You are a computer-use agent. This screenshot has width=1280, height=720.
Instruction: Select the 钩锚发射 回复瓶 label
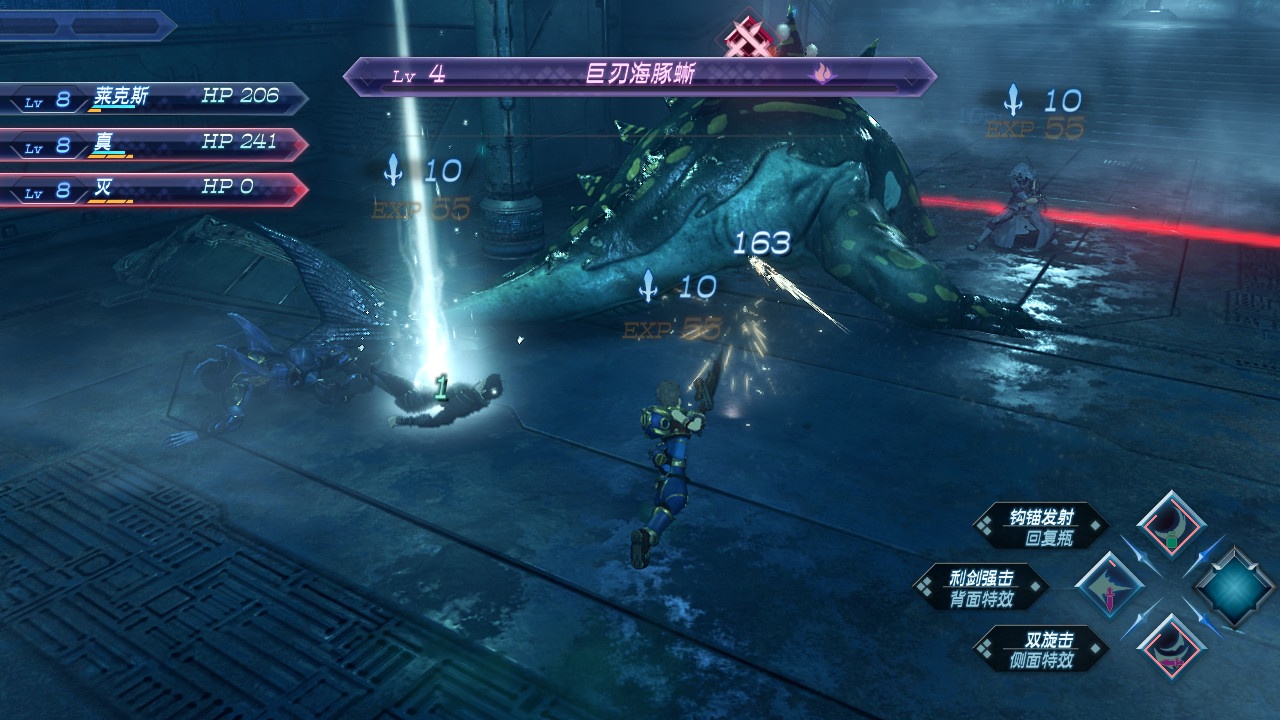click(x=1042, y=526)
